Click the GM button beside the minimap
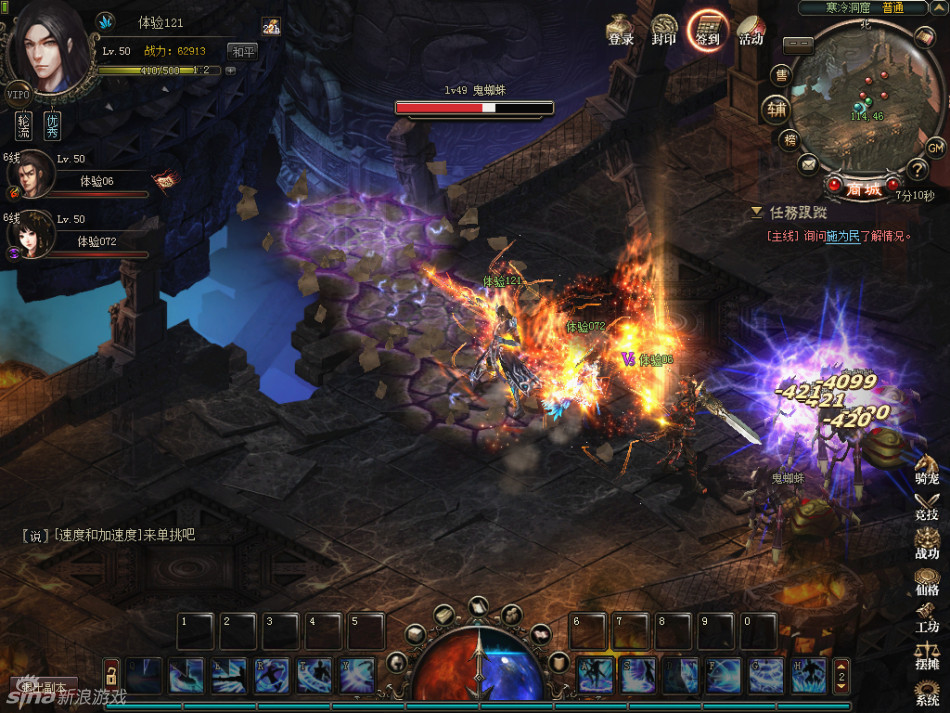 (x=935, y=148)
